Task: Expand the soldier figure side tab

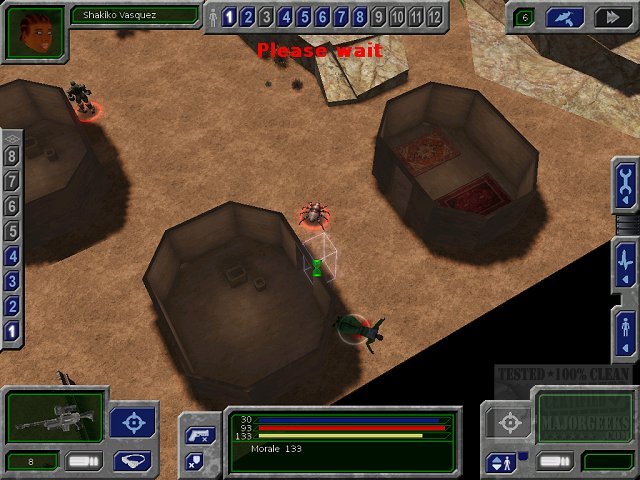Action: pyautogui.click(x=625, y=328)
